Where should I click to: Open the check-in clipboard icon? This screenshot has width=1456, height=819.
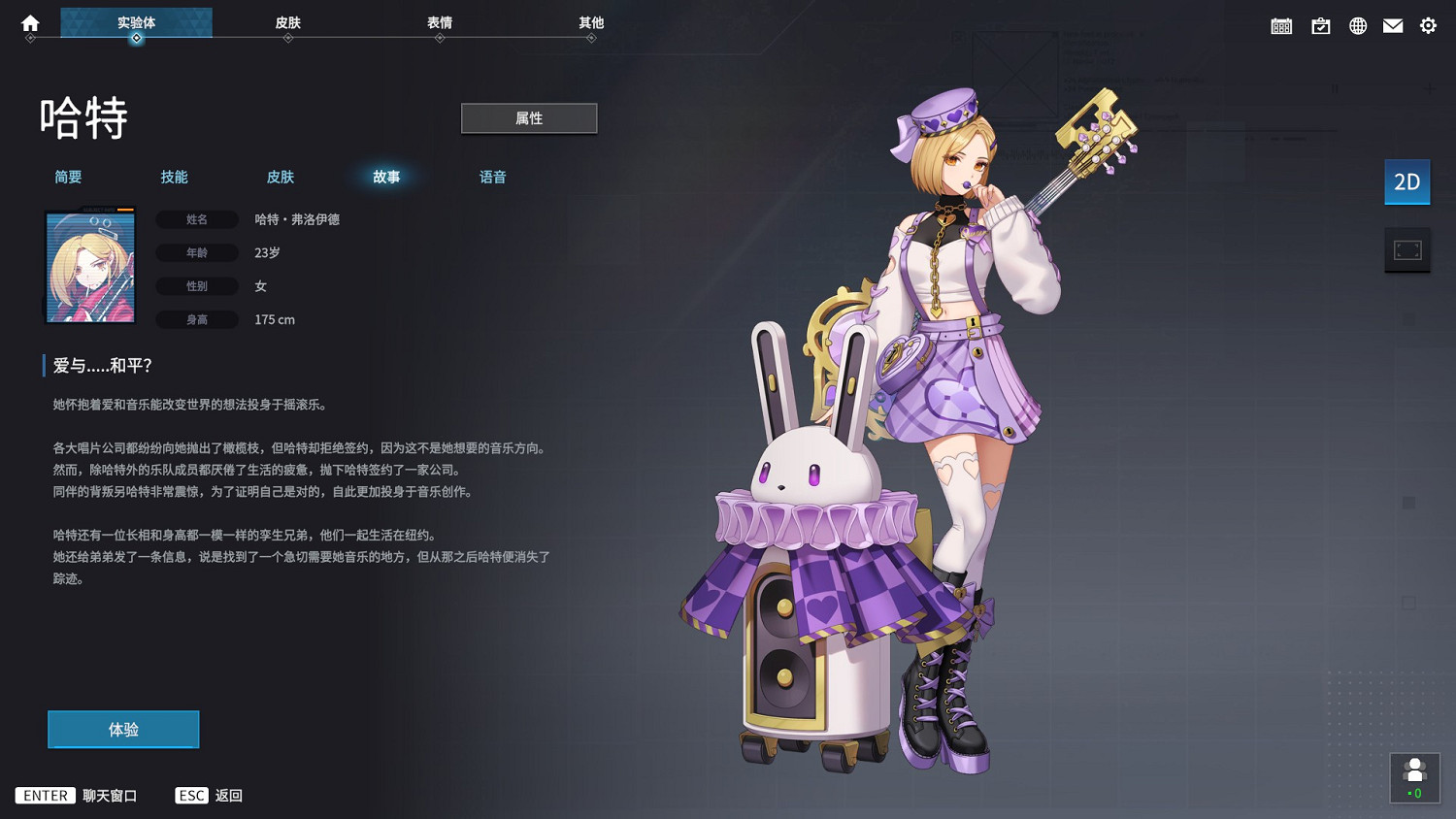(x=1321, y=25)
